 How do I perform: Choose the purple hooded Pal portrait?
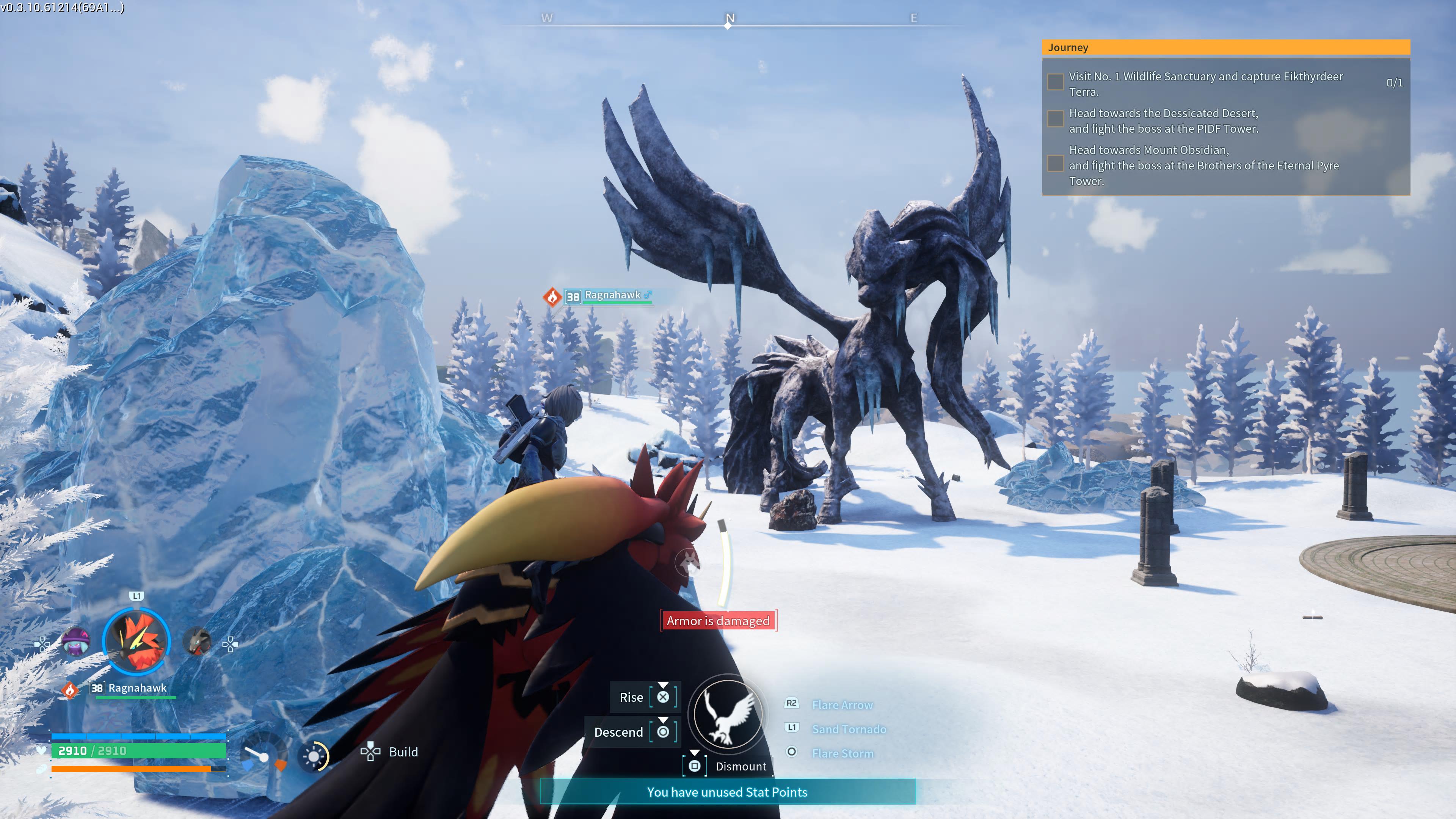coord(76,642)
